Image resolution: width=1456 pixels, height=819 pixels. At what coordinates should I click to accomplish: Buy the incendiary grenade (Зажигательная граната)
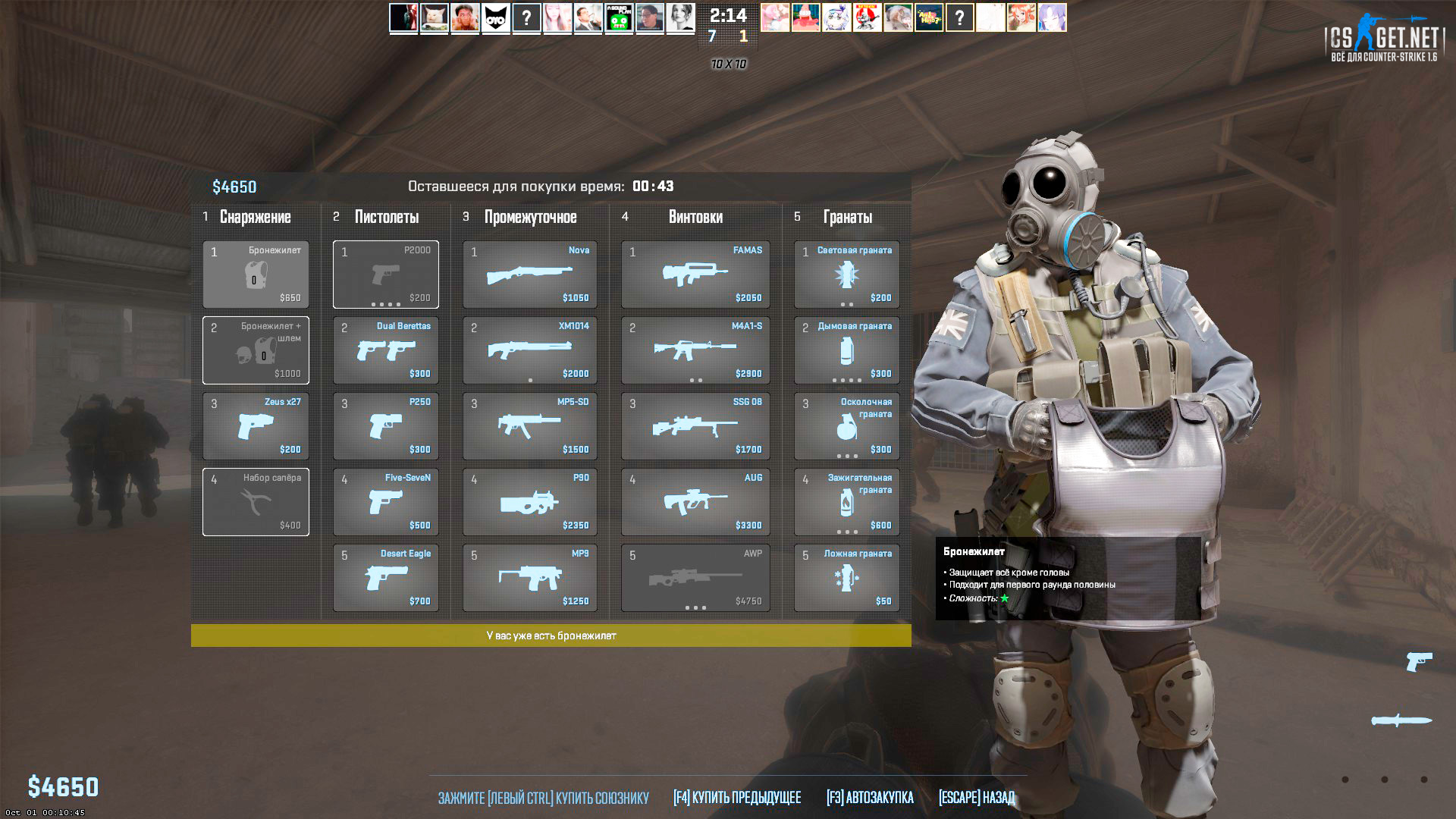[x=846, y=502]
